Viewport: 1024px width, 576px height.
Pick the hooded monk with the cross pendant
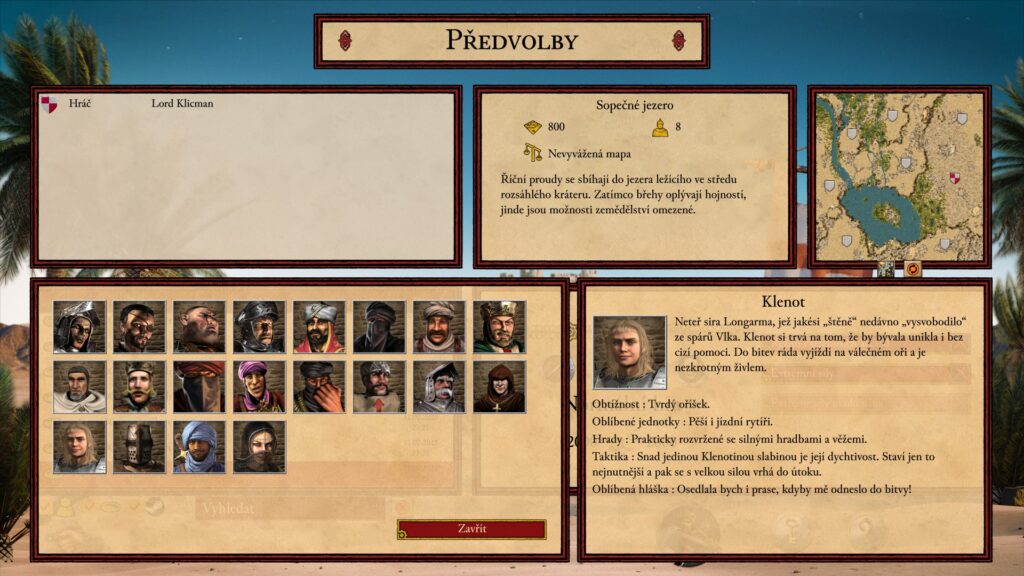coord(499,386)
